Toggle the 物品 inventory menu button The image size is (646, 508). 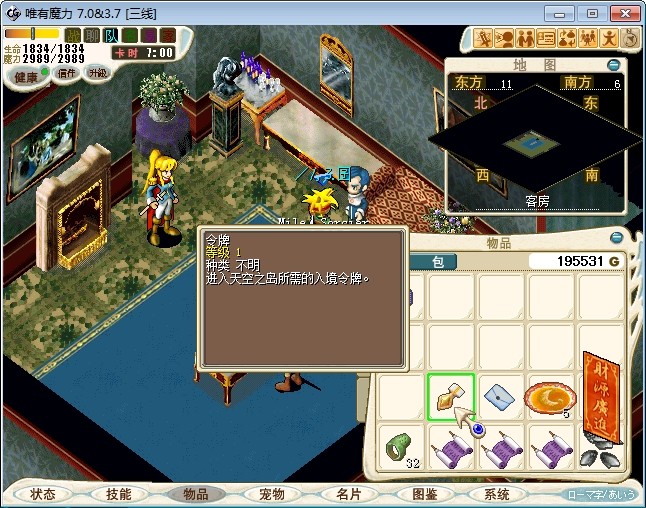pos(194,494)
